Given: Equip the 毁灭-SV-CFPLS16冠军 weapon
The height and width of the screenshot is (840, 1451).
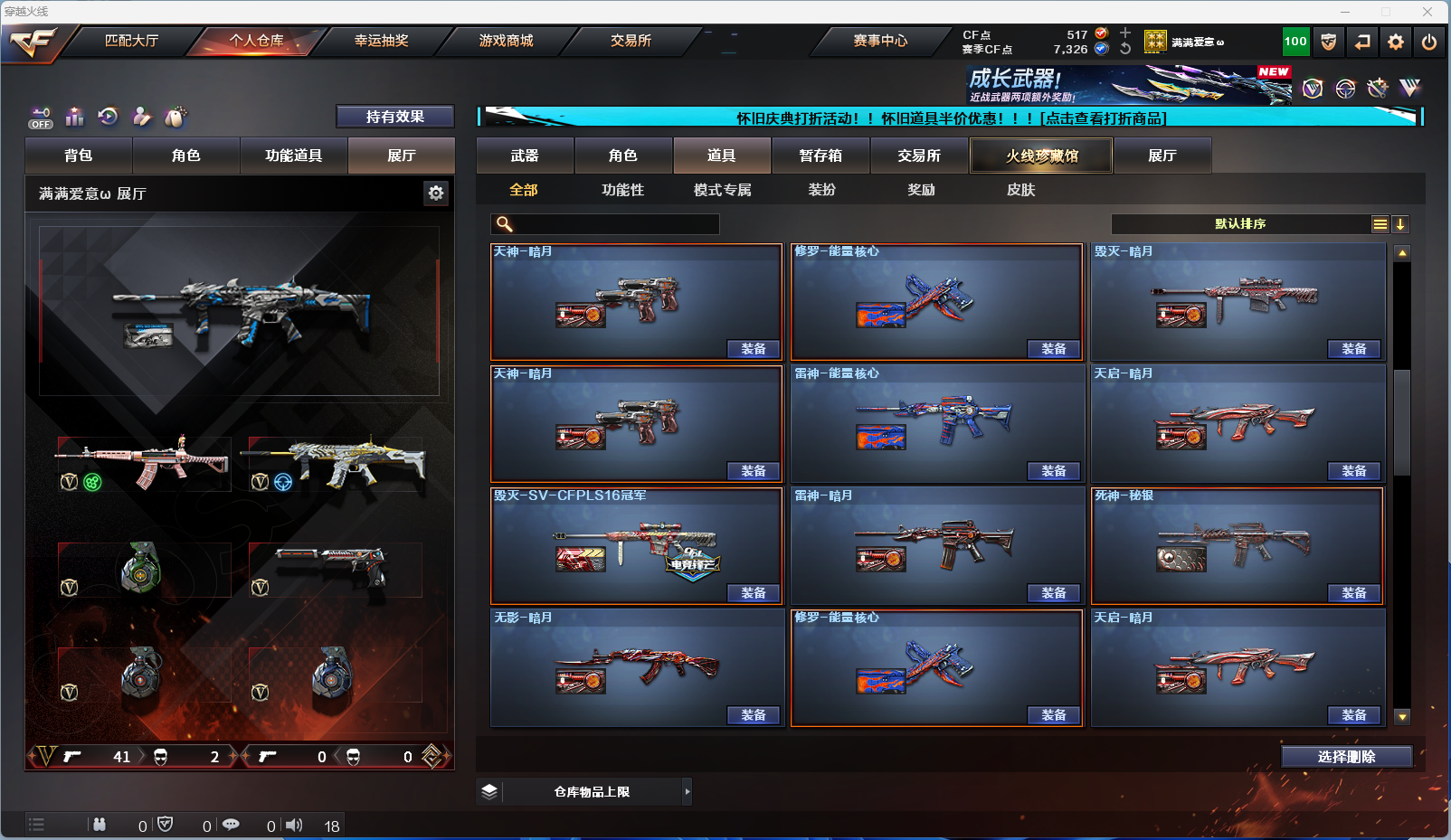Looking at the screenshot, I should (x=753, y=593).
